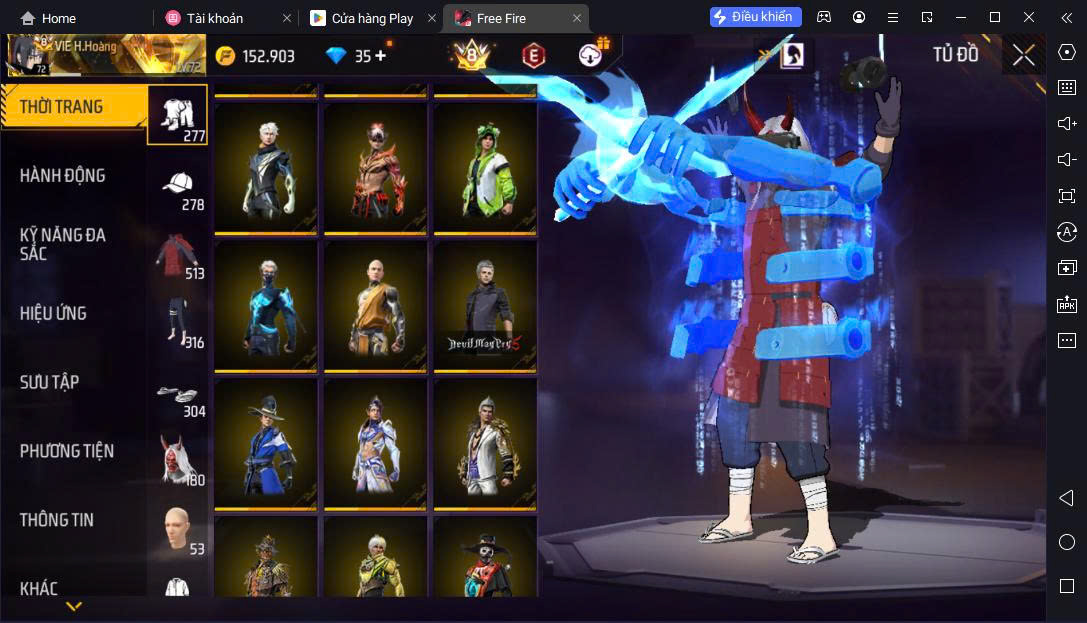Open the elite pass E badge
Viewport: 1087px width, 623px height.
pos(533,56)
